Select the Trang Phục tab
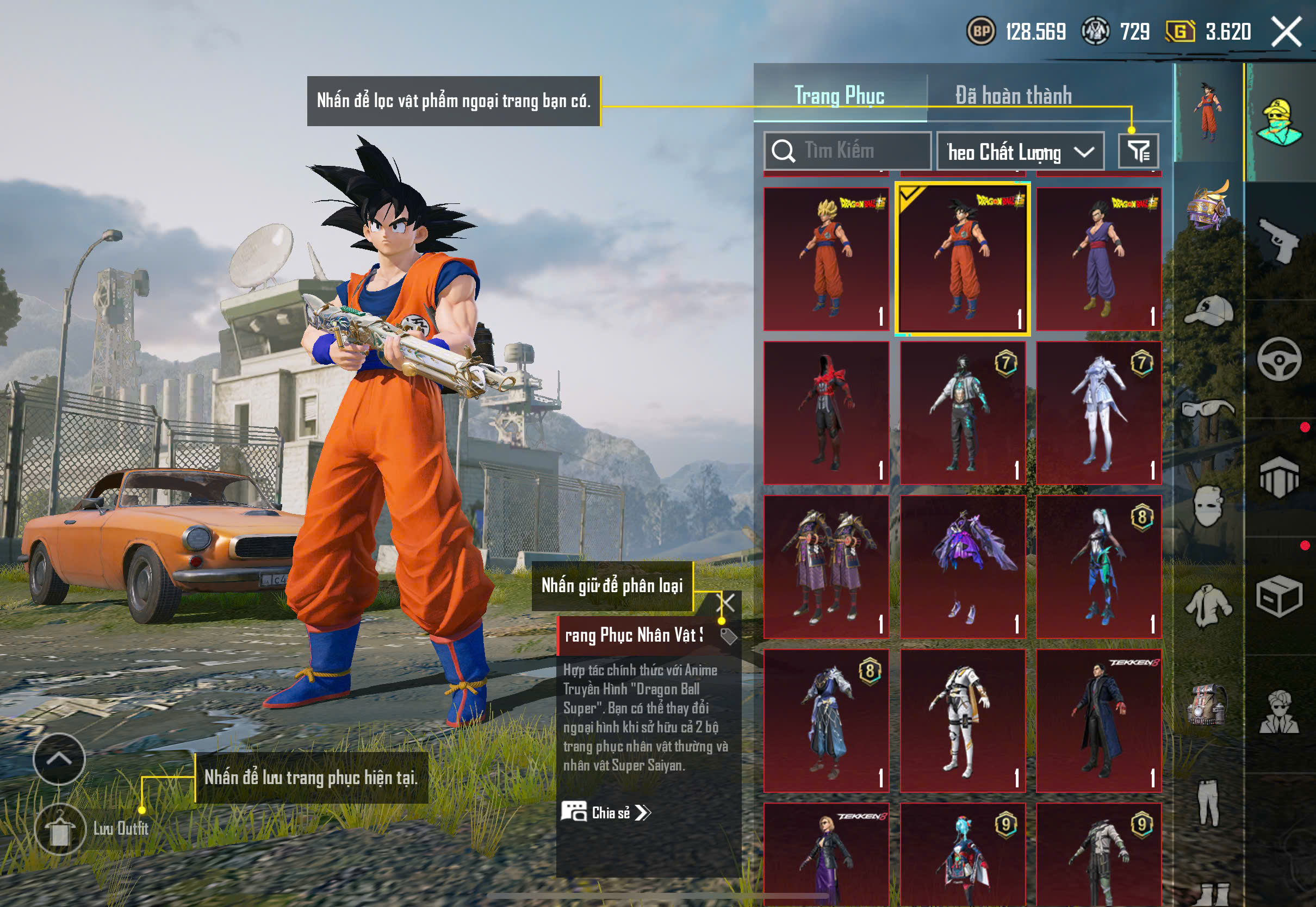 (839, 96)
